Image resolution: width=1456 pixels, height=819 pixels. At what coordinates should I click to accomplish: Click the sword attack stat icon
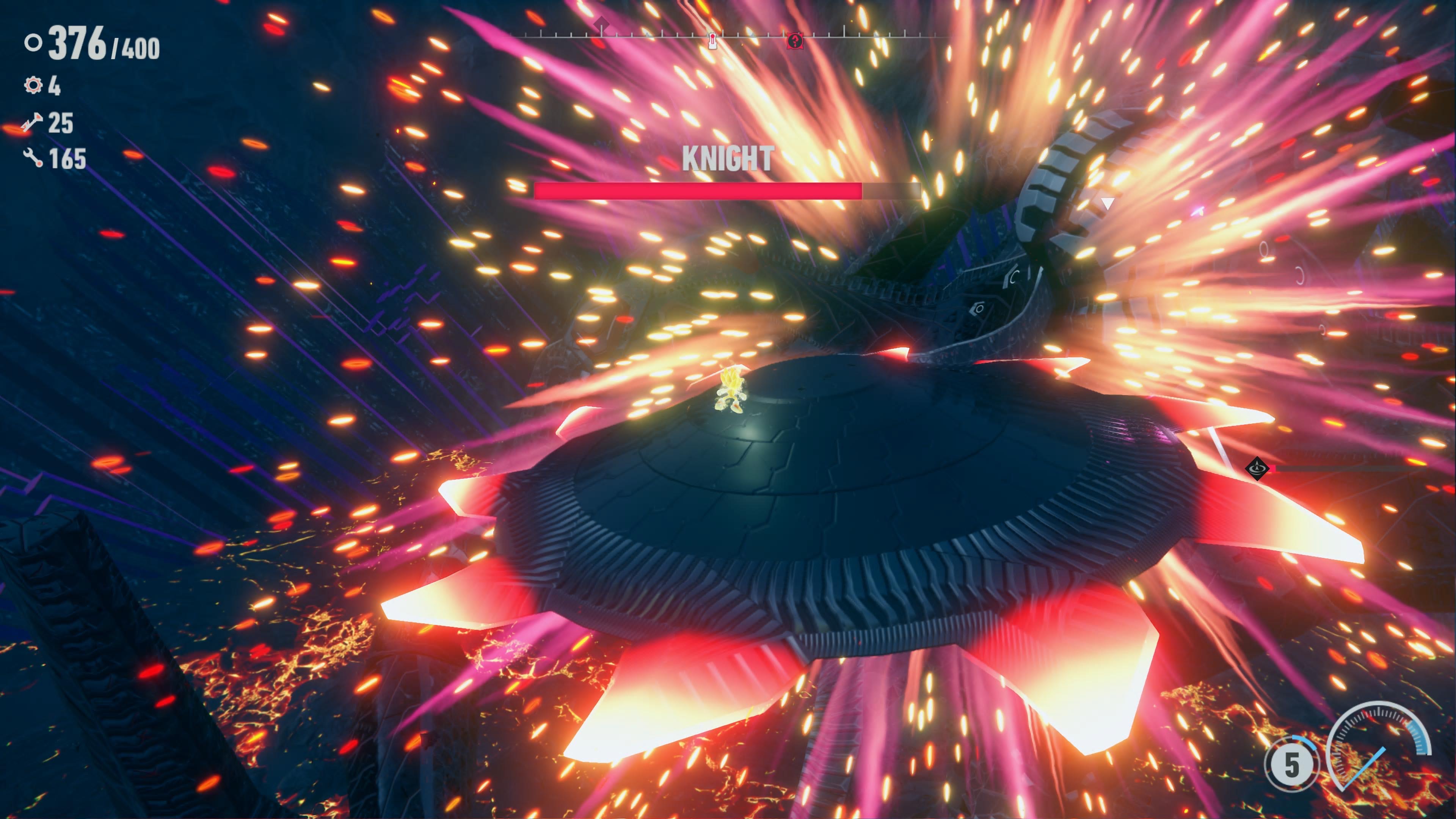tap(31, 122)
